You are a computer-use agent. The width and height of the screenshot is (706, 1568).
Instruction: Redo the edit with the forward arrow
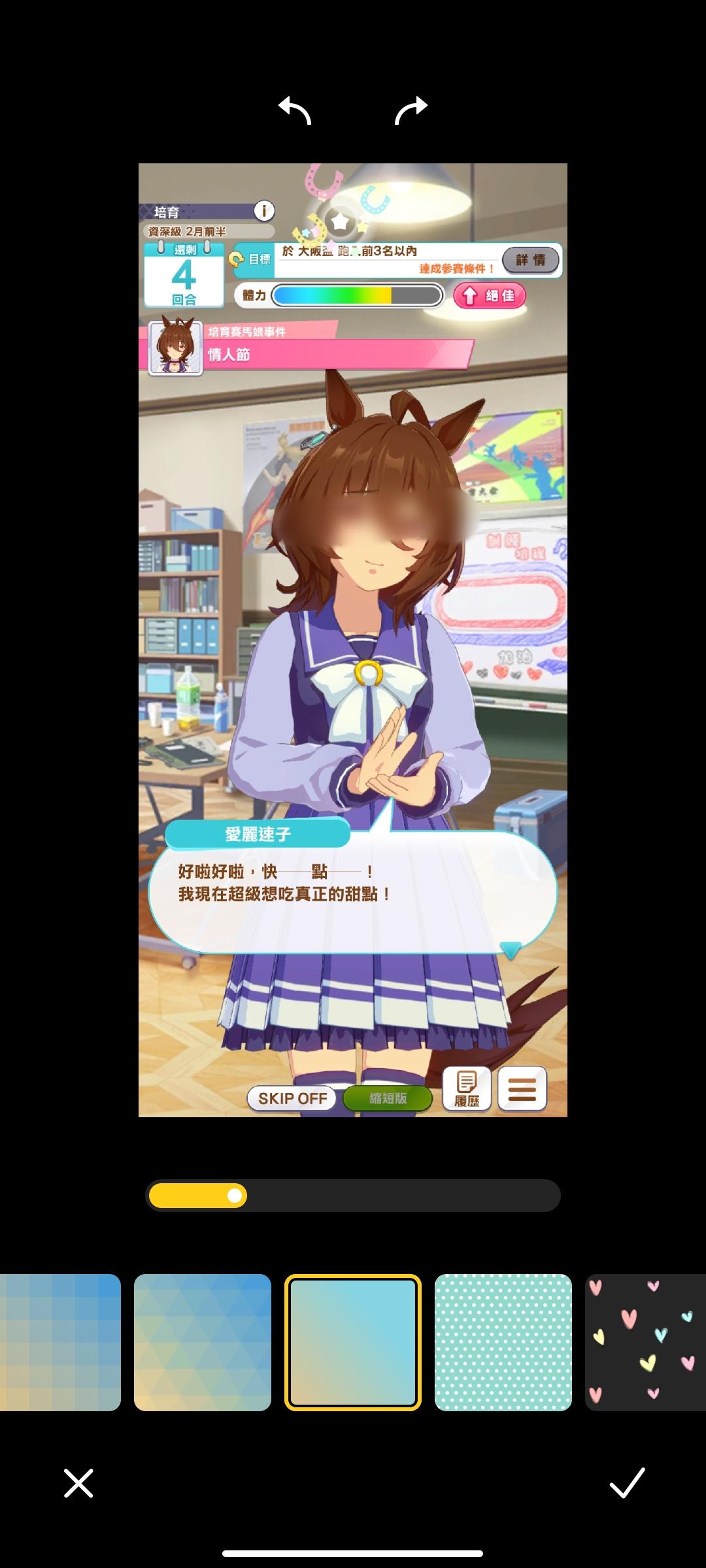[x=411, y=110]
